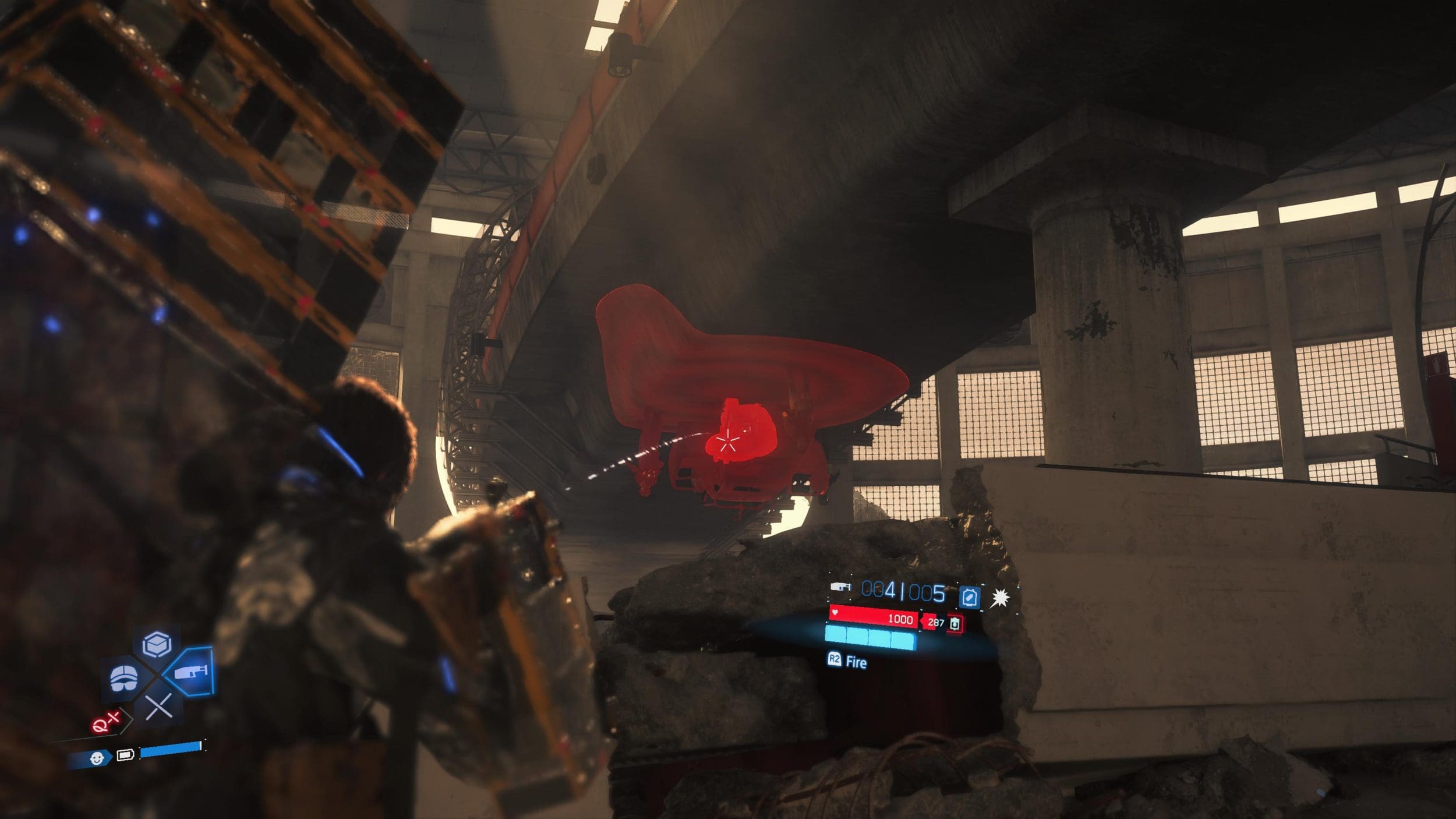Select the cargo cube slot on the wheel

click(157, 645)
